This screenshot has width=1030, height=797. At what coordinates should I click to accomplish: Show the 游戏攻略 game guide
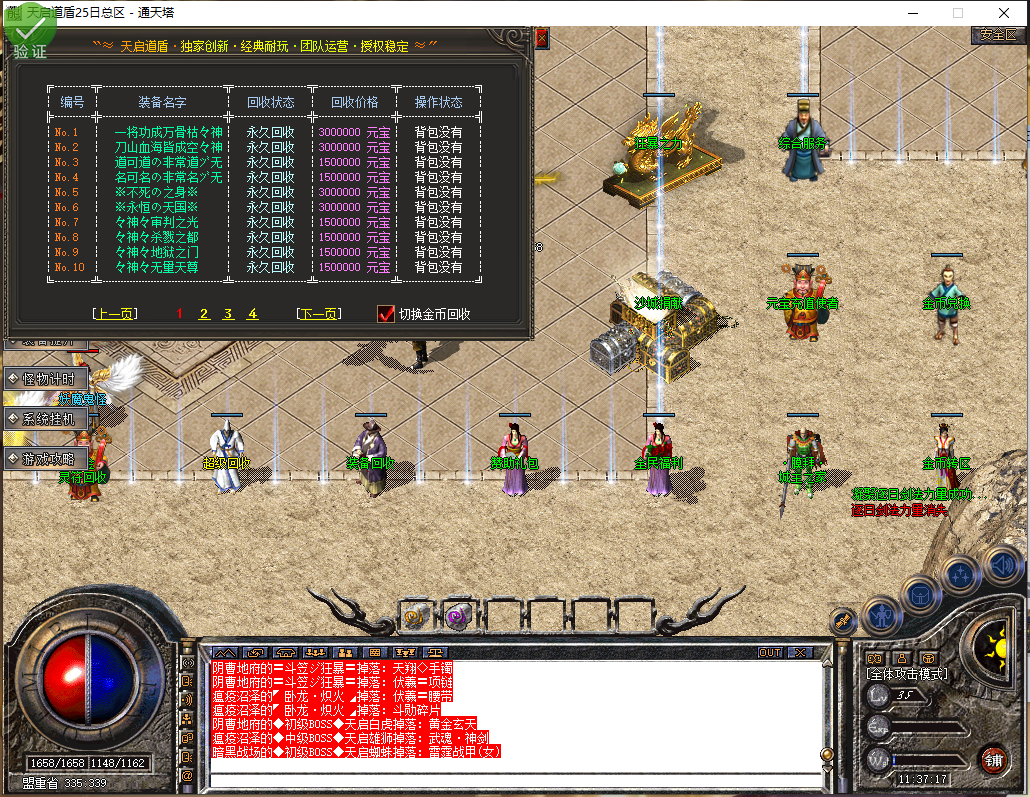pyautogui.click(x=48, y=459)
